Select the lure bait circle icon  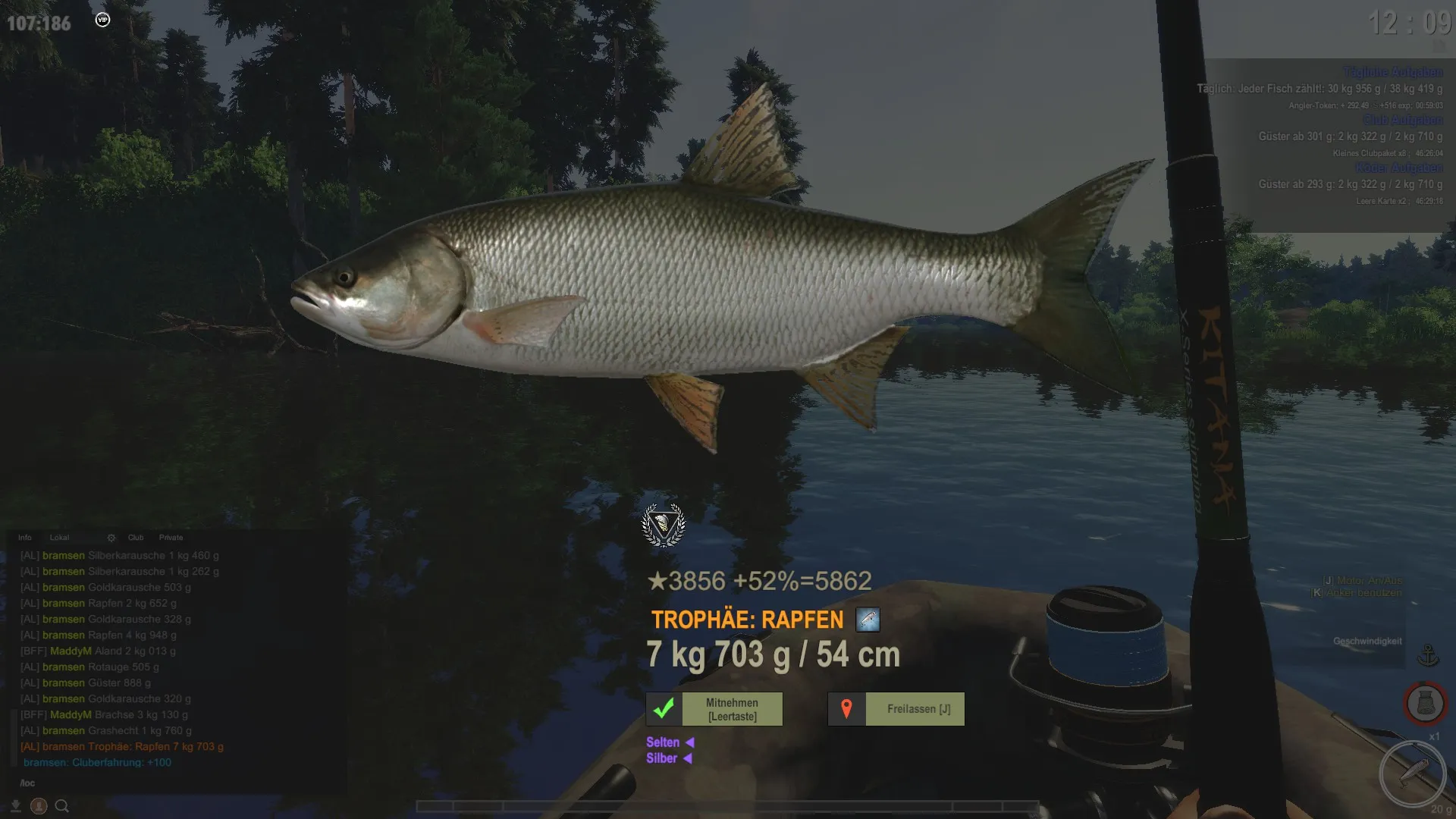(1412, 773)
